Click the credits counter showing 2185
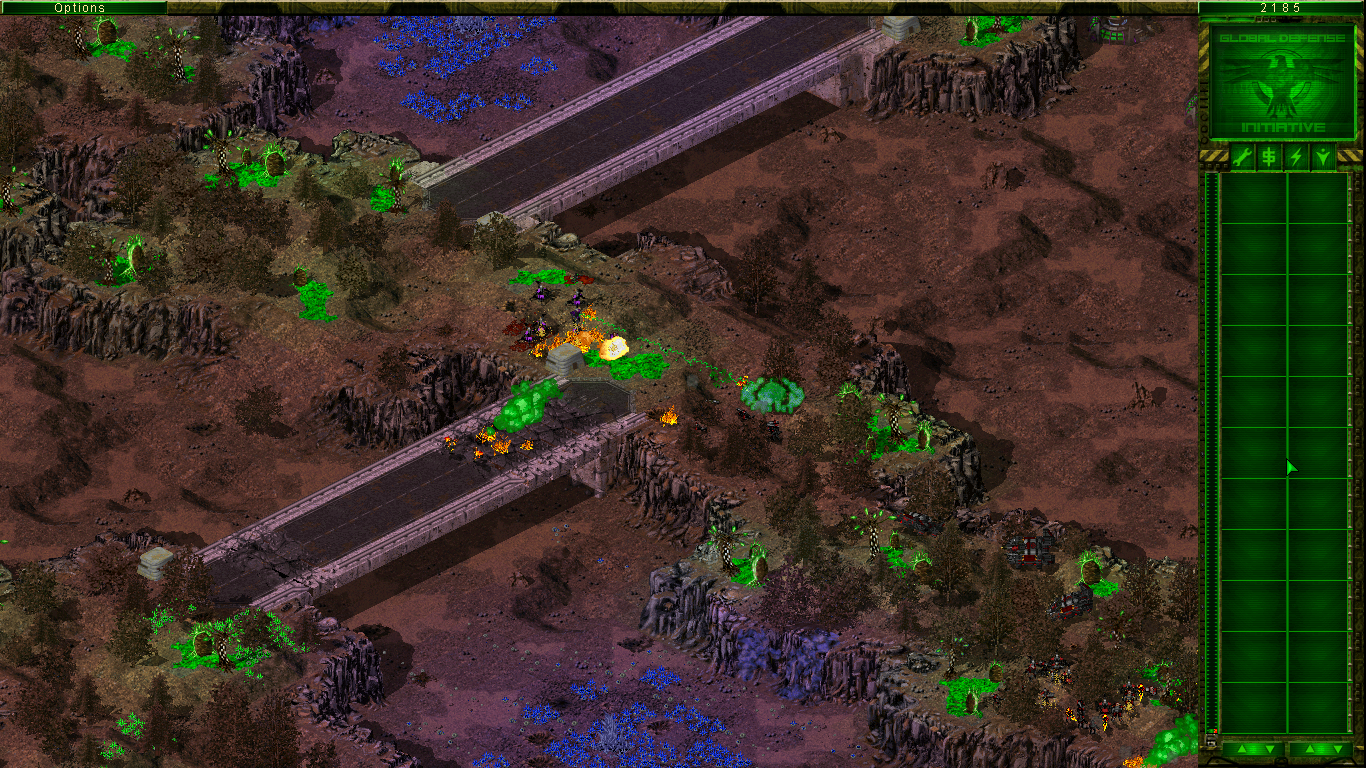Image resolution: width=1366 pixels, height=768 pixels. [x=1280, y=7]
